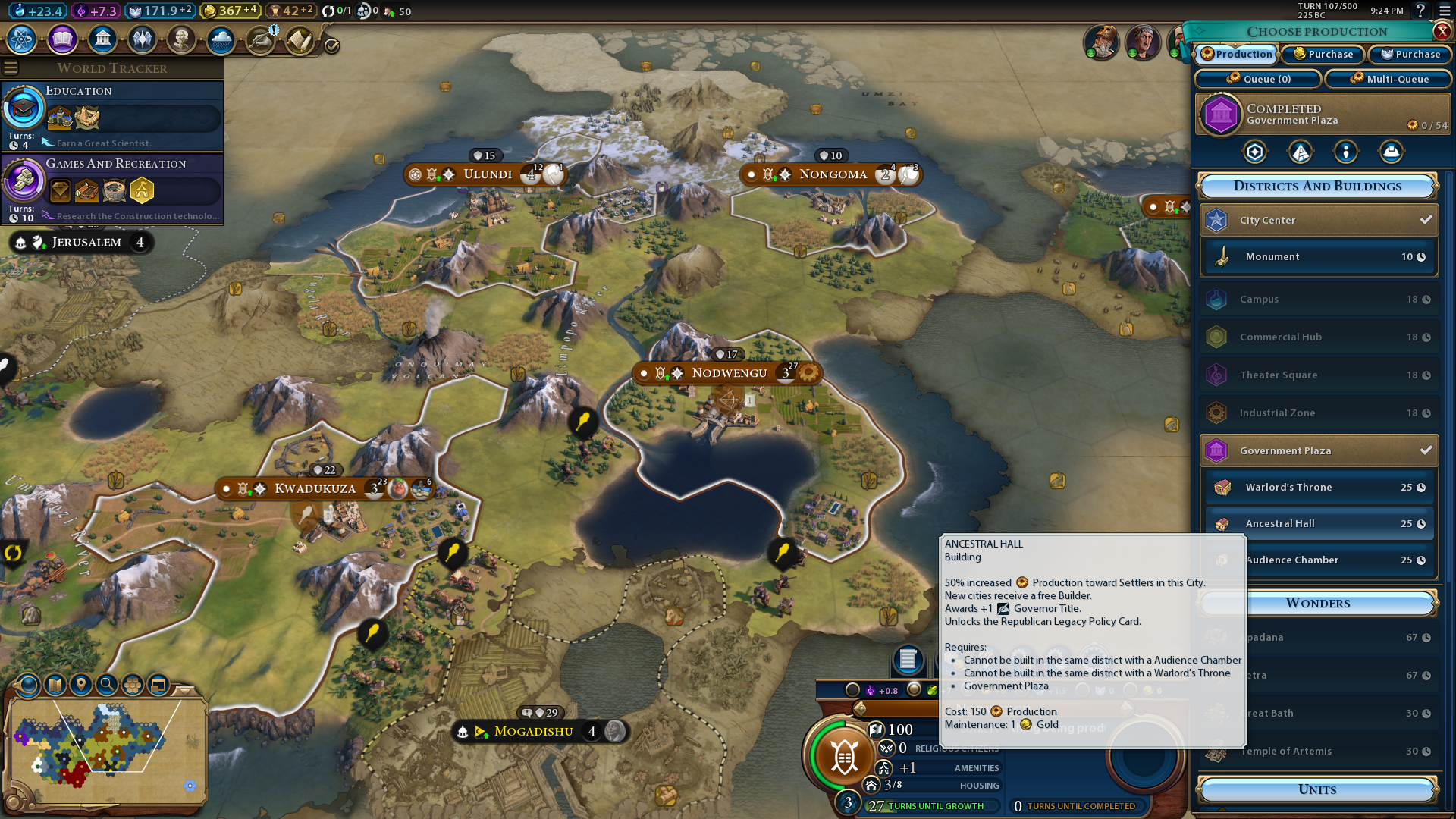Collapse Districts and Buildings header
The image size is (1456, 819).
1317,186
